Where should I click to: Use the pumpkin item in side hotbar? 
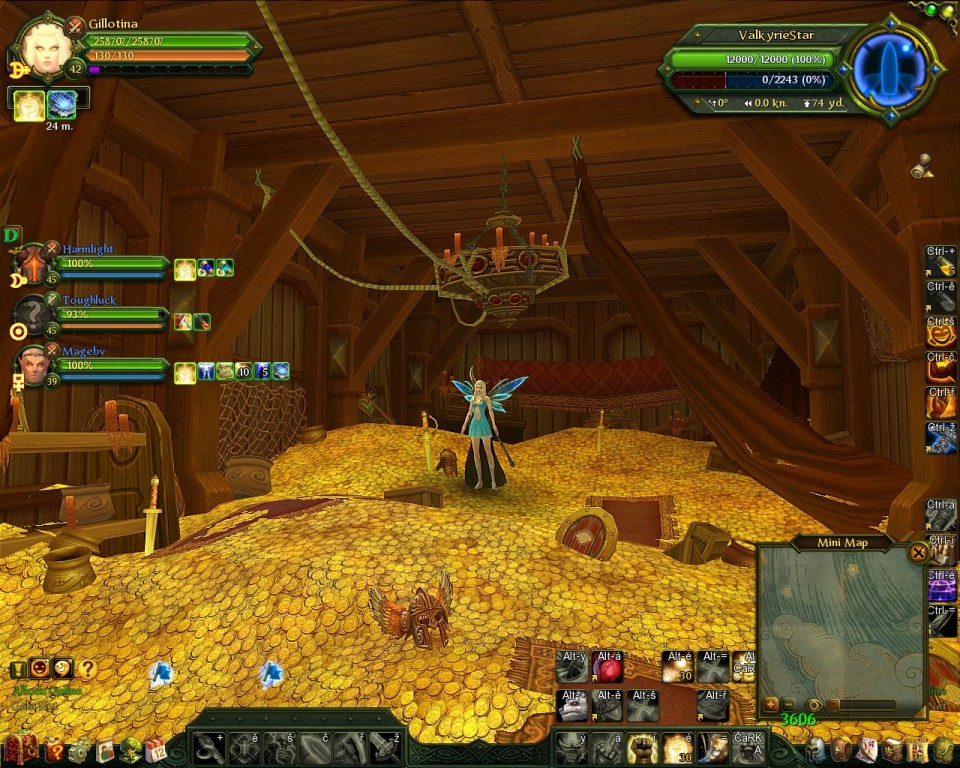coord(941,331)
